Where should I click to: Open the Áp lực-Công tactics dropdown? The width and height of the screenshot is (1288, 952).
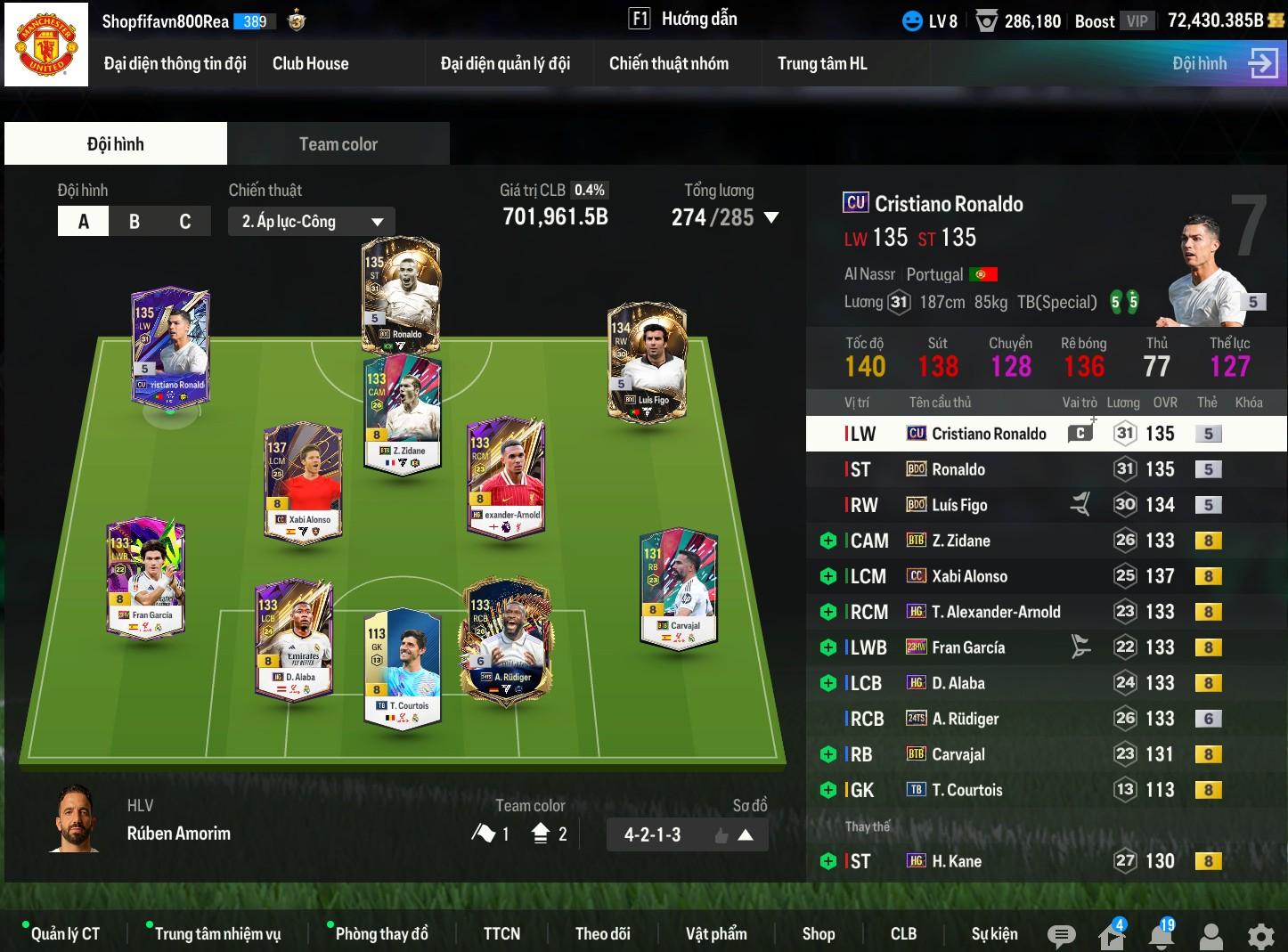(x=311, y=222)
